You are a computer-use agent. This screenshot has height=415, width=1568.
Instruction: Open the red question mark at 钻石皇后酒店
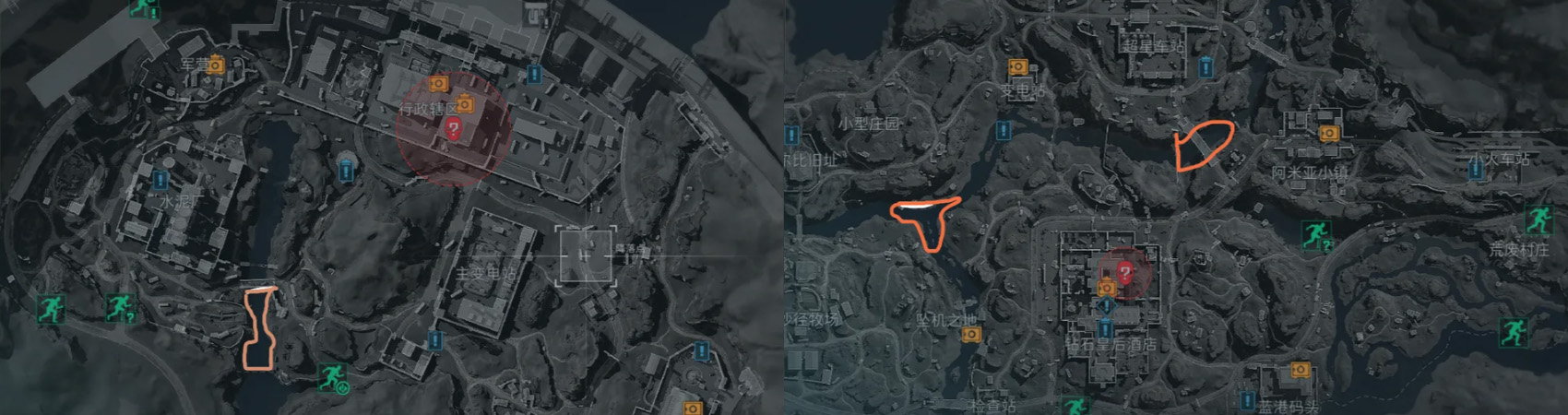click(x=1124, y=271)
